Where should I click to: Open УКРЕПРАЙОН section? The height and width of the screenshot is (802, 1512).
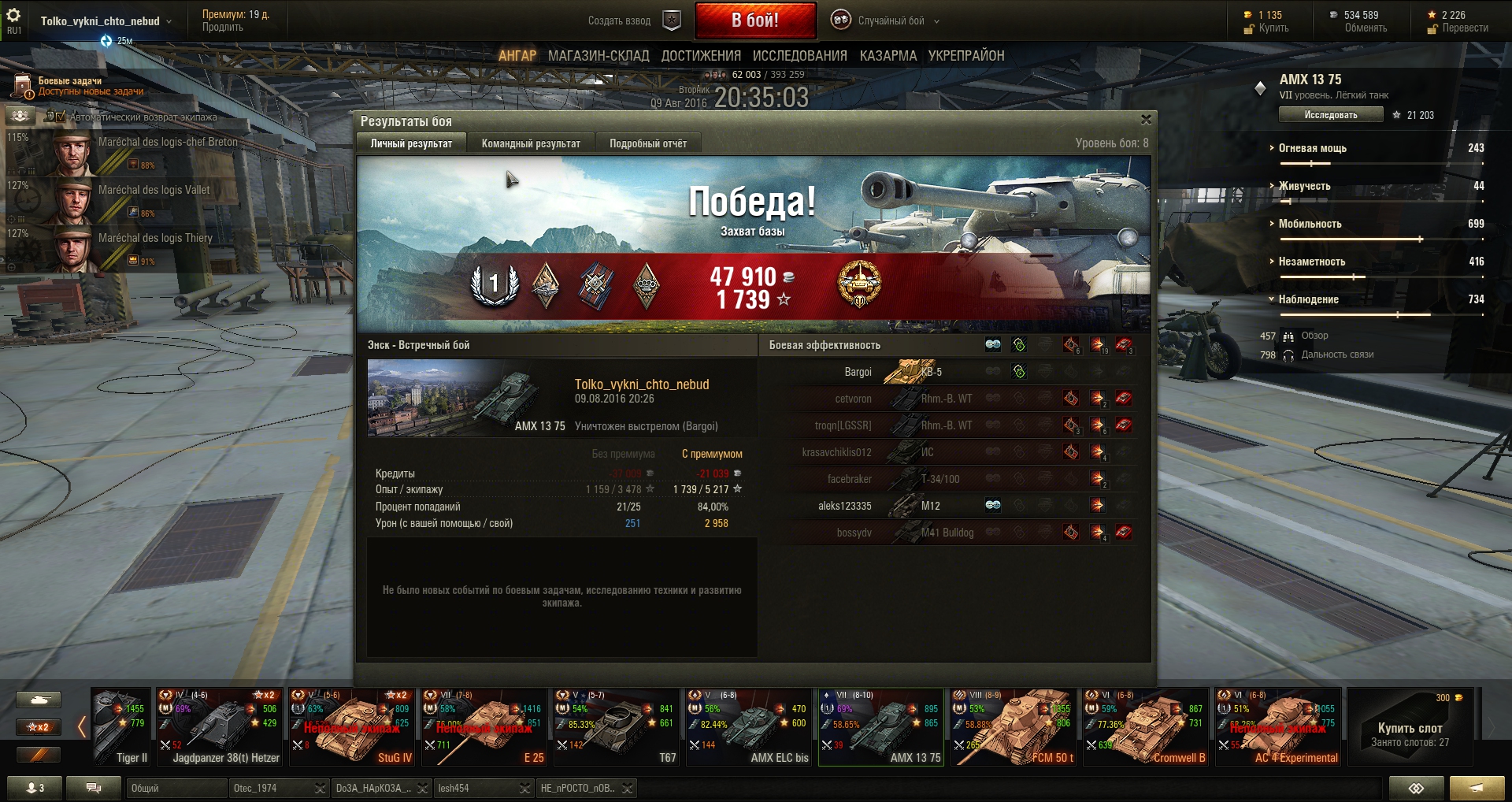(x=965, y=56)
